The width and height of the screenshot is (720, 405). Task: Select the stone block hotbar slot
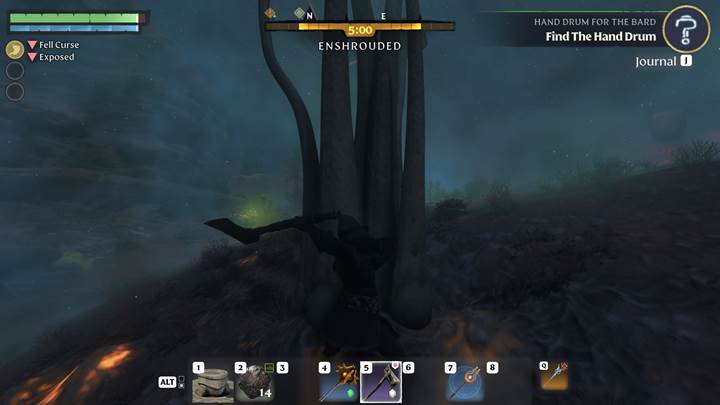pos(212,384)
